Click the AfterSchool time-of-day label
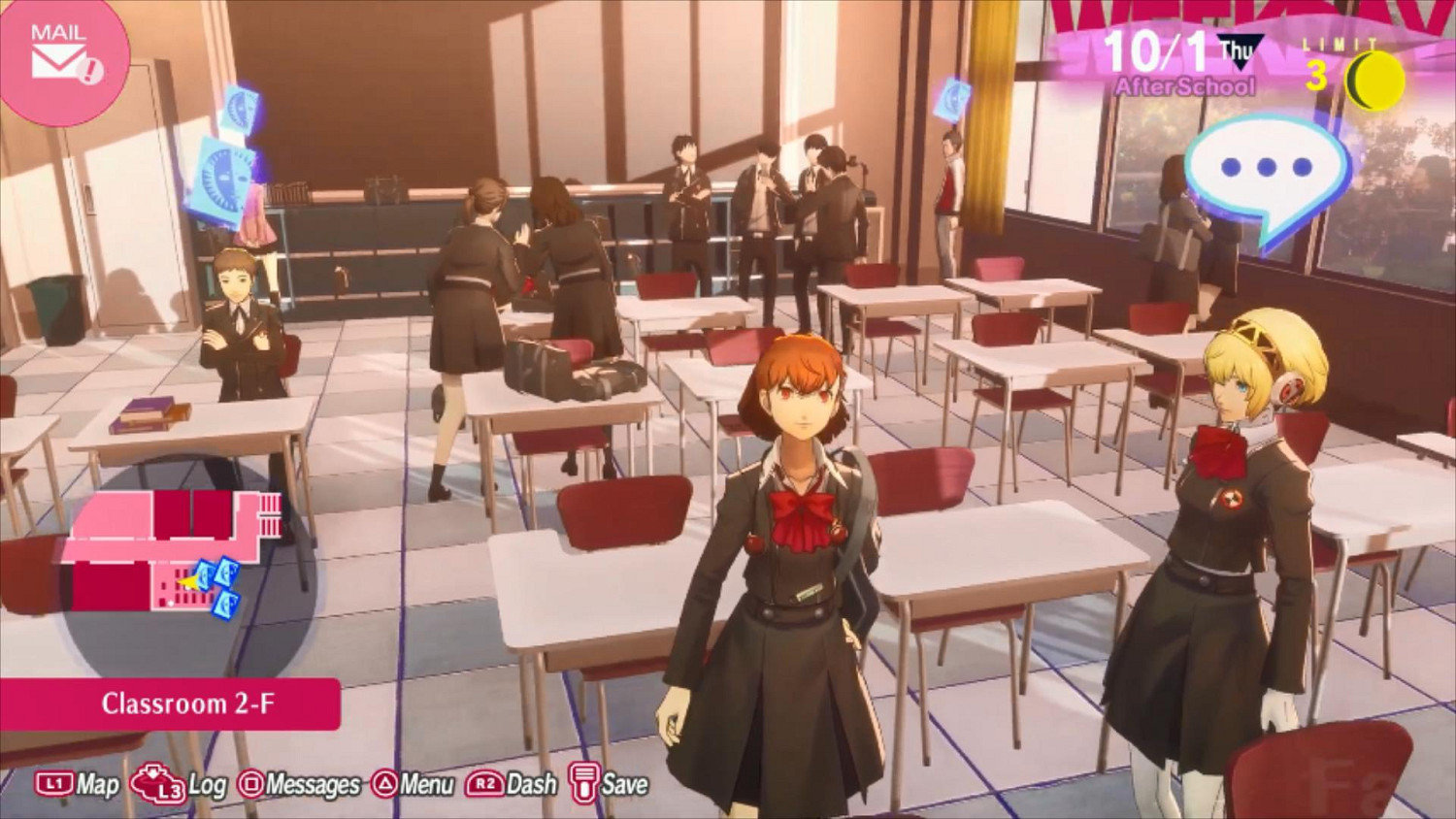 1187,85
